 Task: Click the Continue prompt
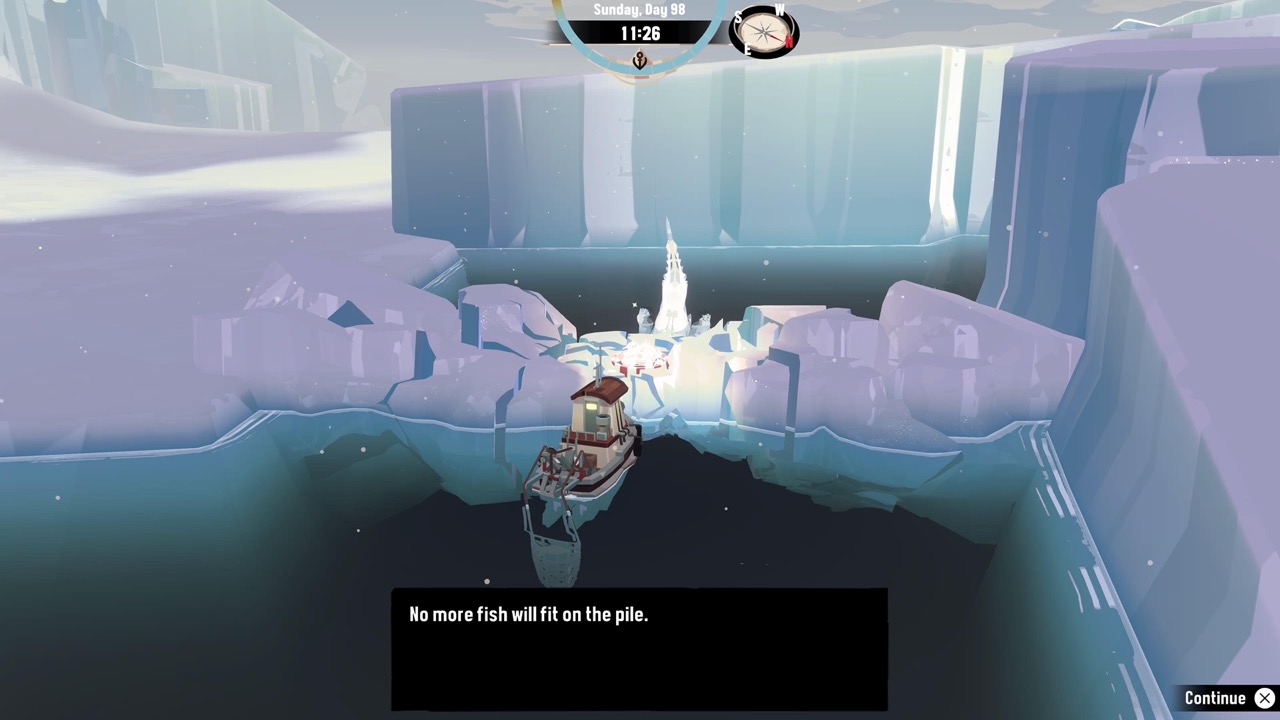coord(1215,697)
